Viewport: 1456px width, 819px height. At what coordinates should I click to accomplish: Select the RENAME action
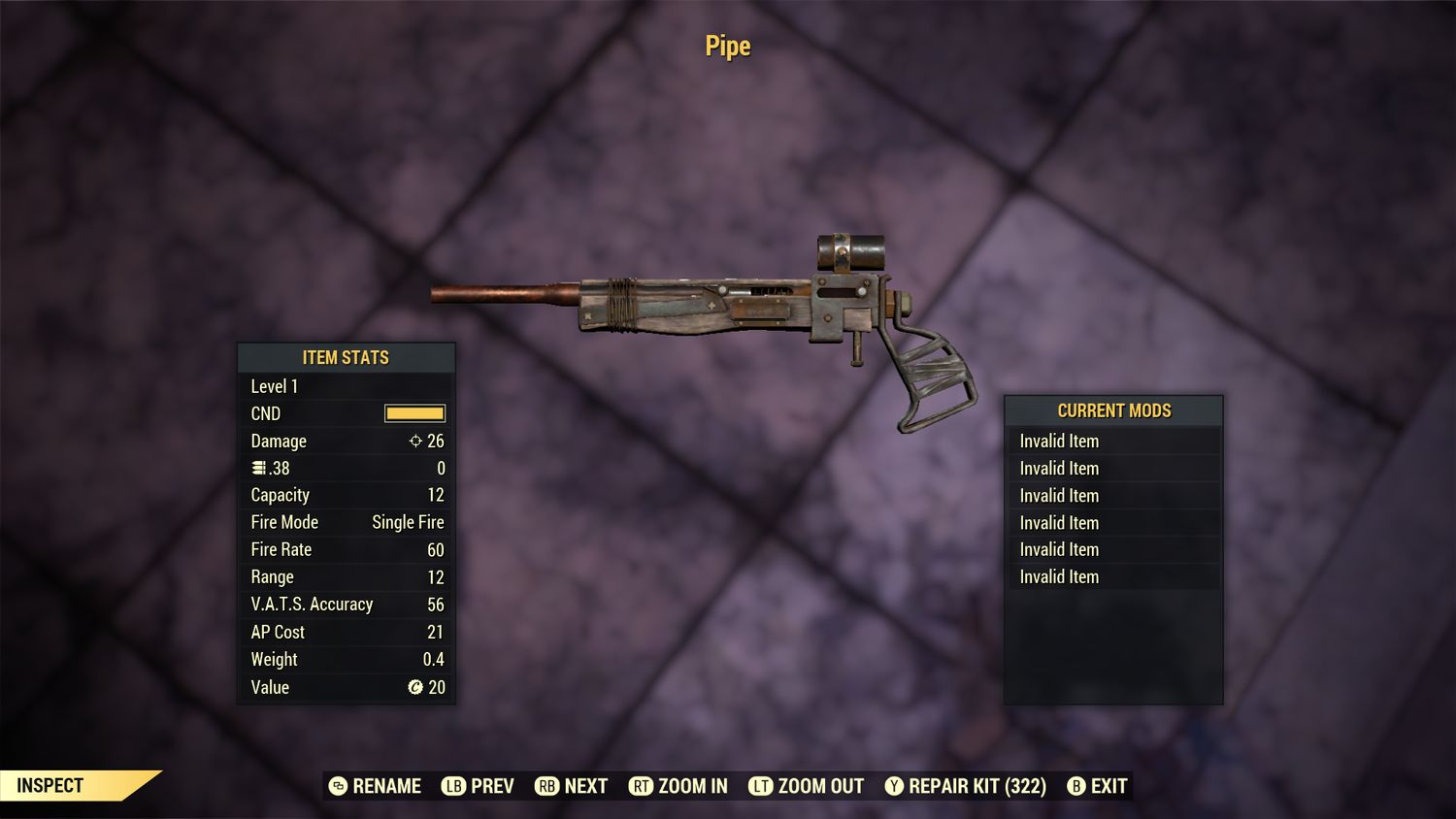point(388,786)
